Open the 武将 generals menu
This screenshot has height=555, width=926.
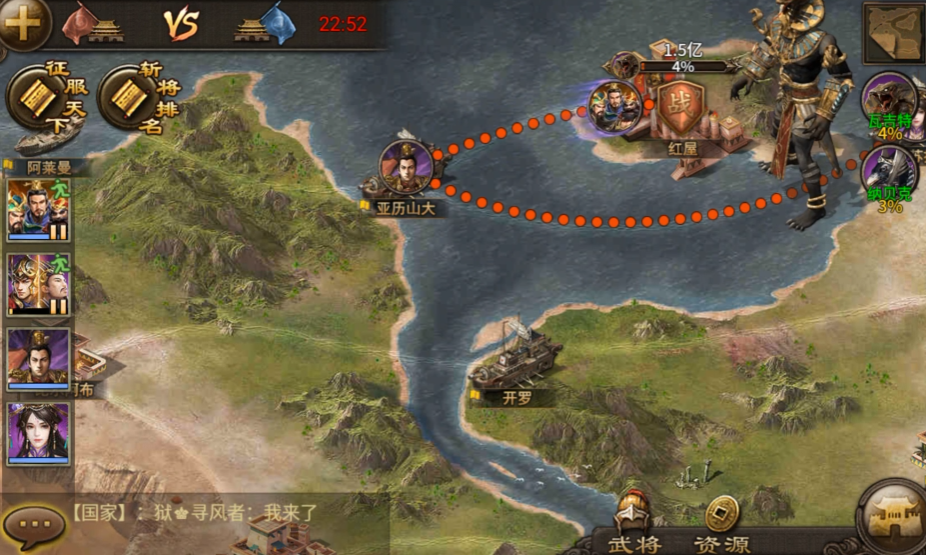point(636,527)
